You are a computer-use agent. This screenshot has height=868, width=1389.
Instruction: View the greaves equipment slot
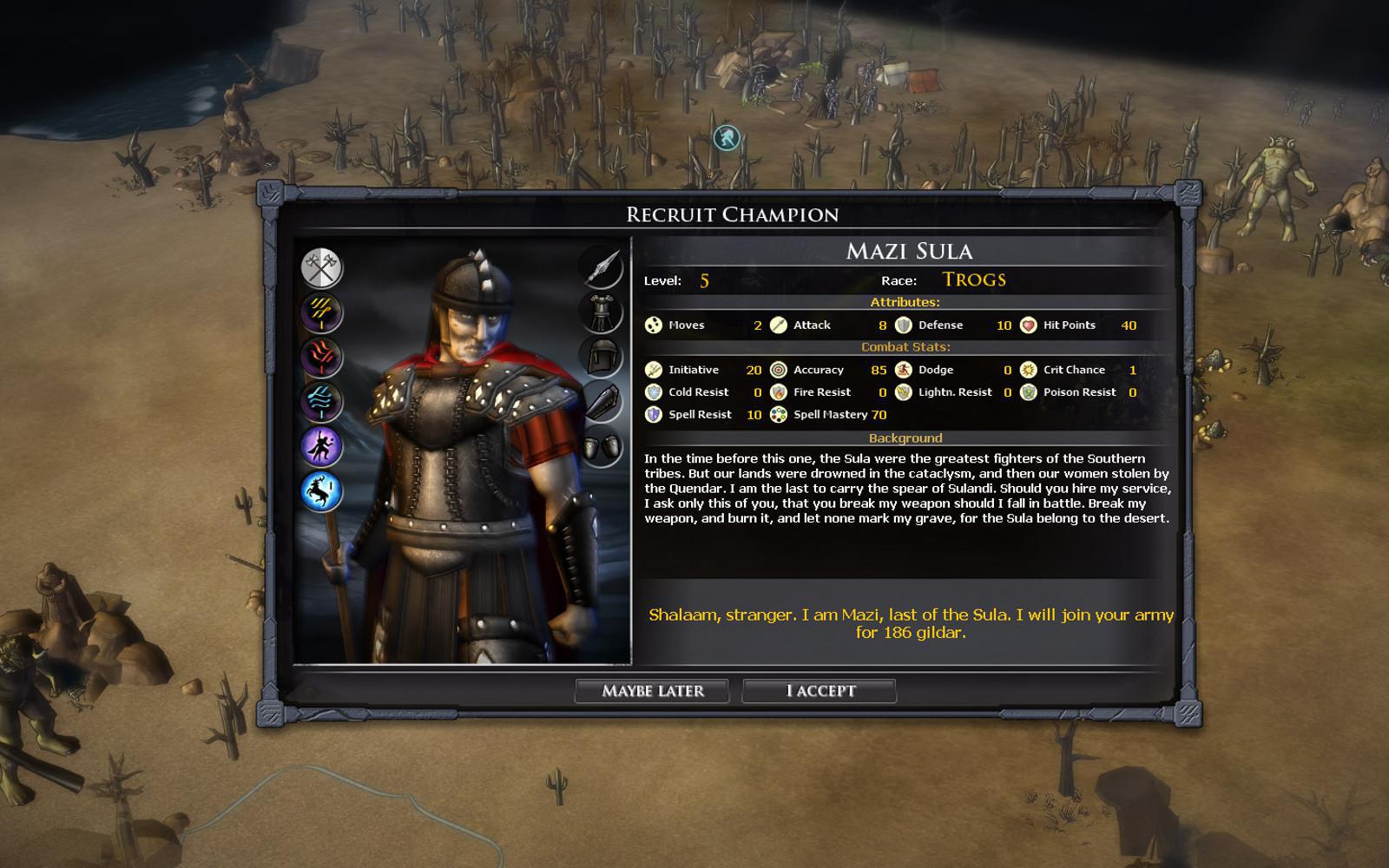coord(602,447)
